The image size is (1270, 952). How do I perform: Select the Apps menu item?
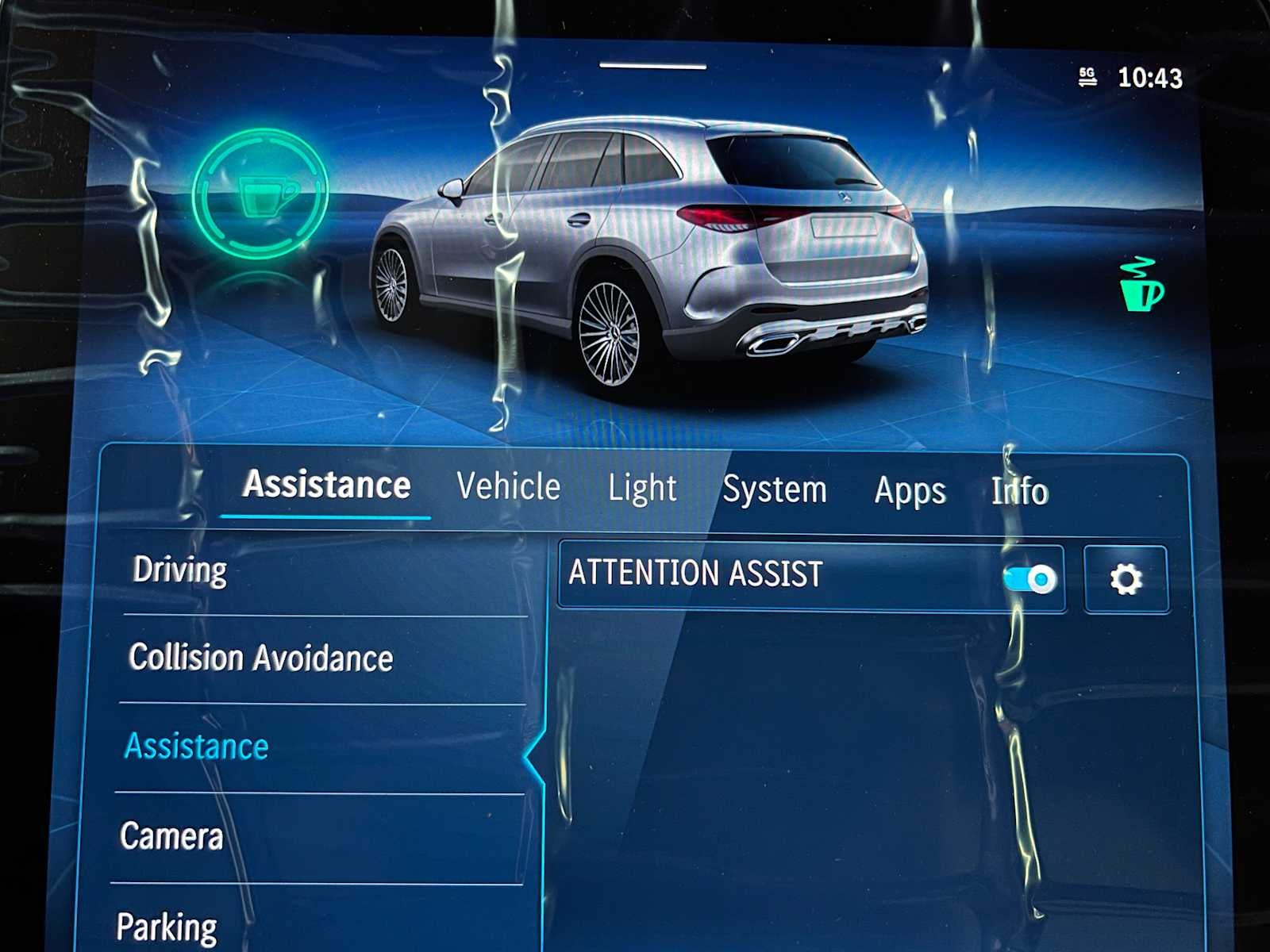point(910,492)
